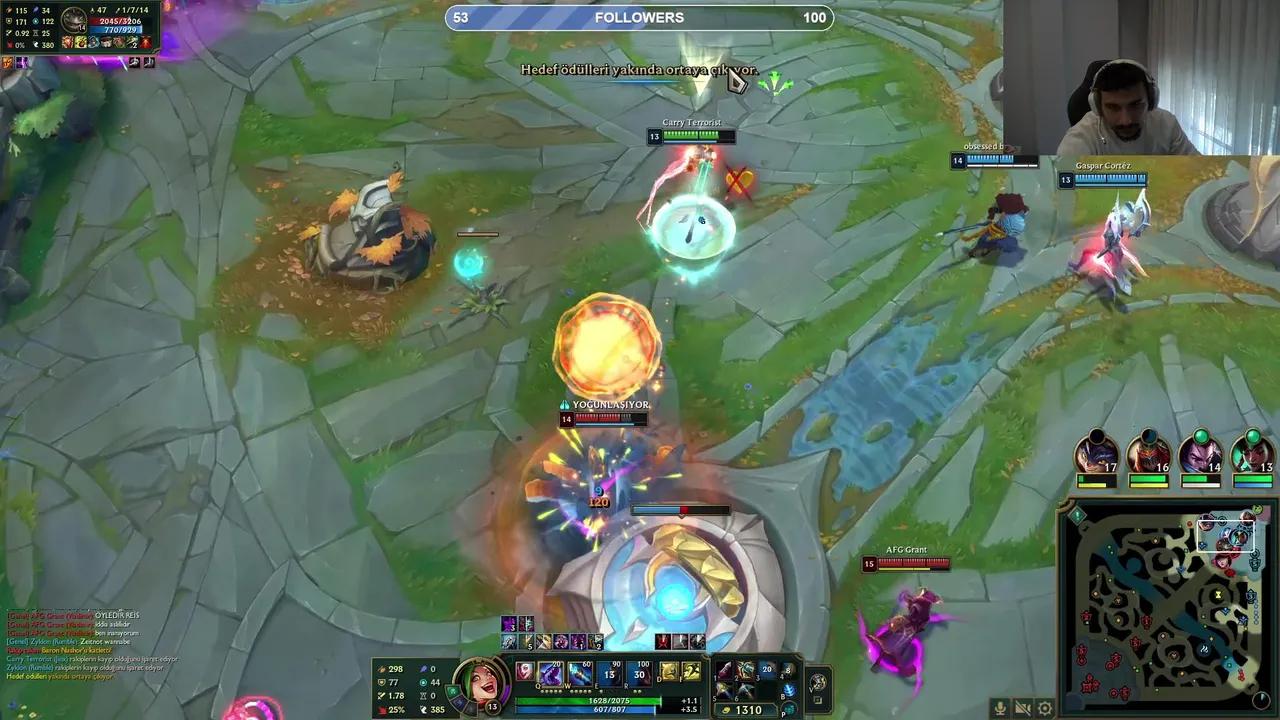The height and width of the screenshot is (720, 1280).
Task: Mute the voice chat microphone
Action: [x=1000, y=706]
